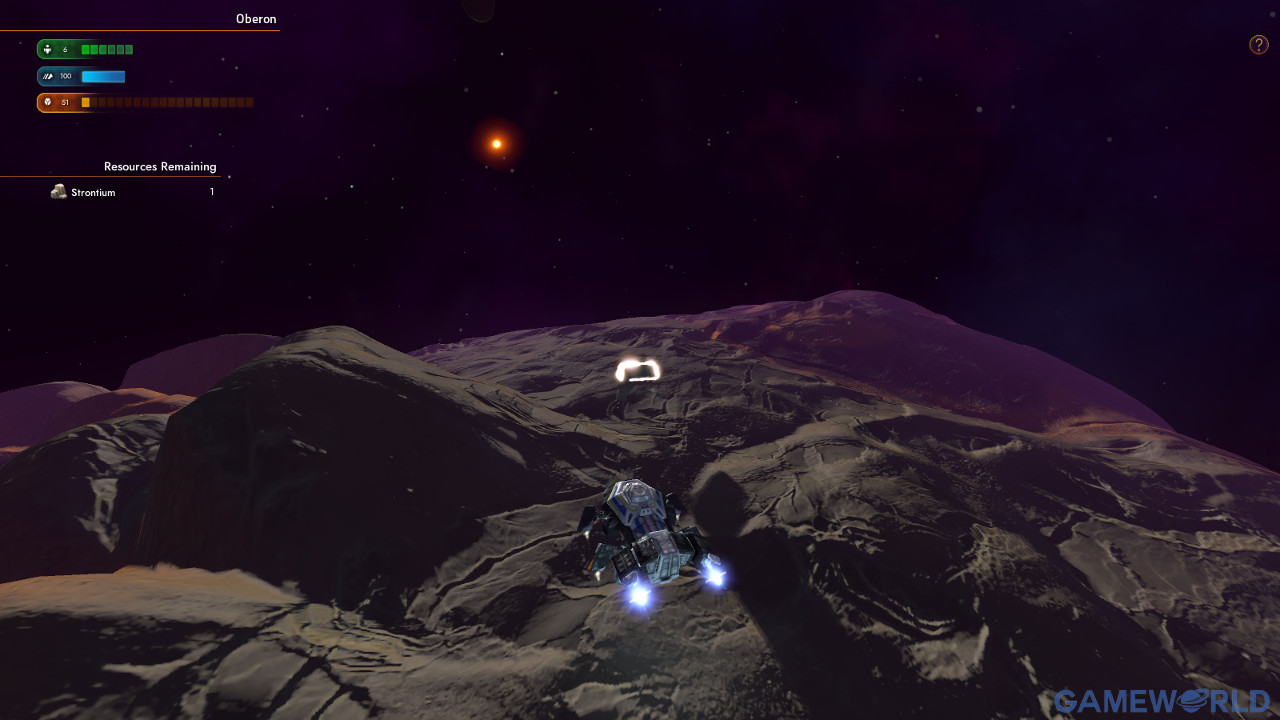
Task: Click the cargo icon on the orange bar
Action: click(47, 101)
